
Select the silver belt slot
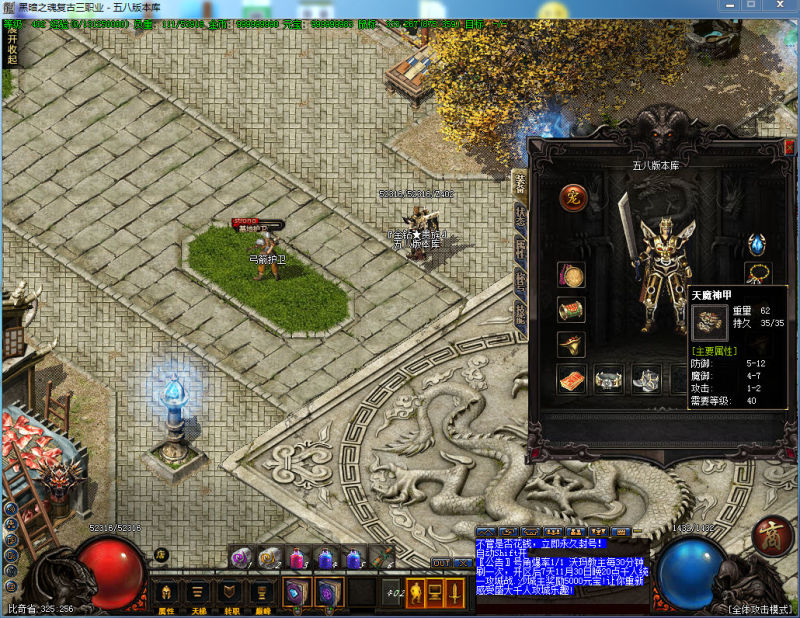[609, 379]
